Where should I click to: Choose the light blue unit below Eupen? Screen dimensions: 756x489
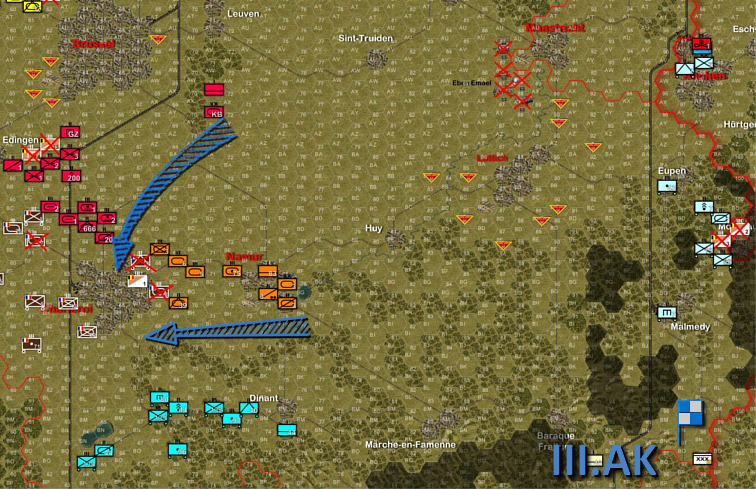(667, 186)
